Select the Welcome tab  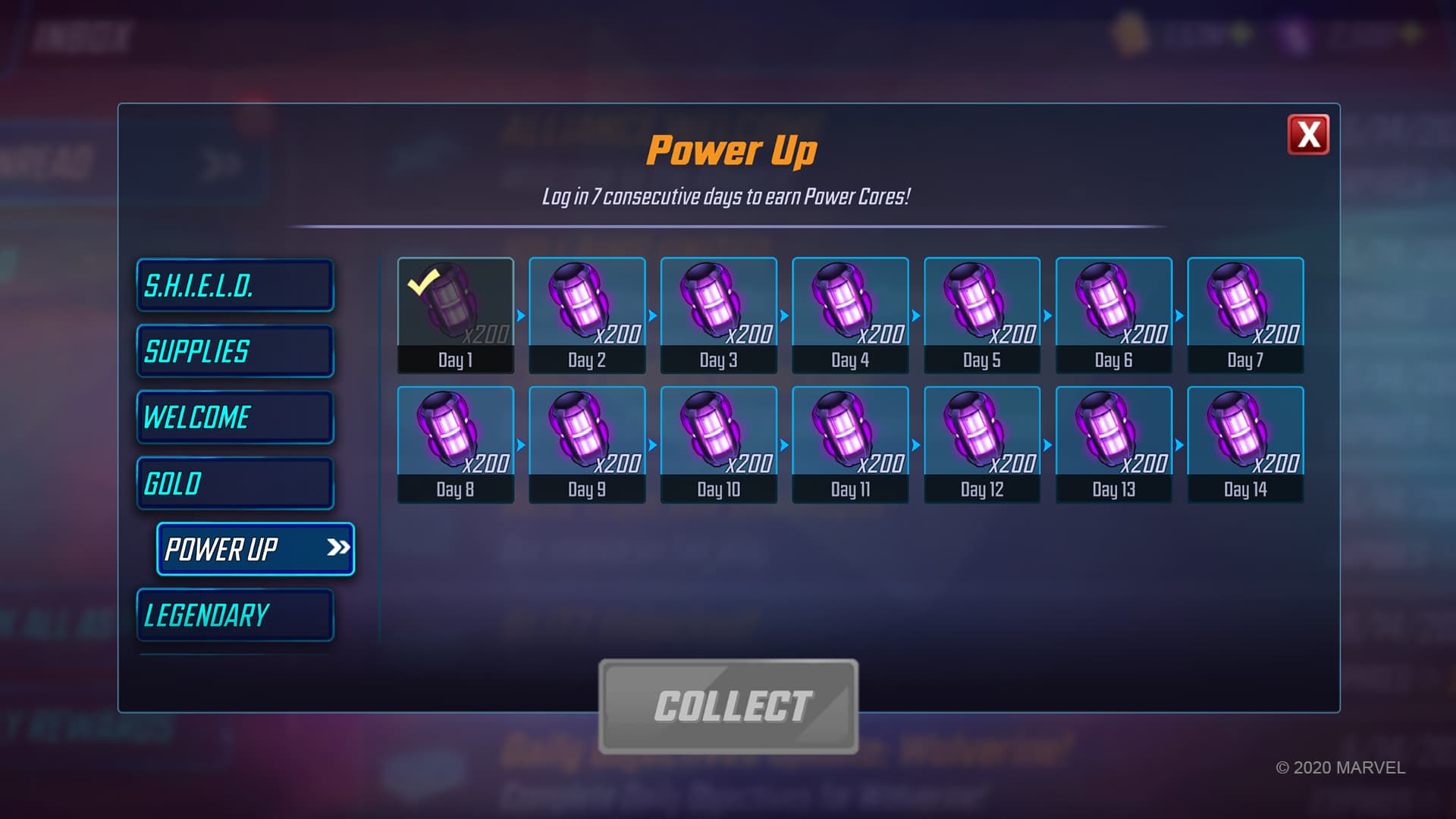pos(235,418)
